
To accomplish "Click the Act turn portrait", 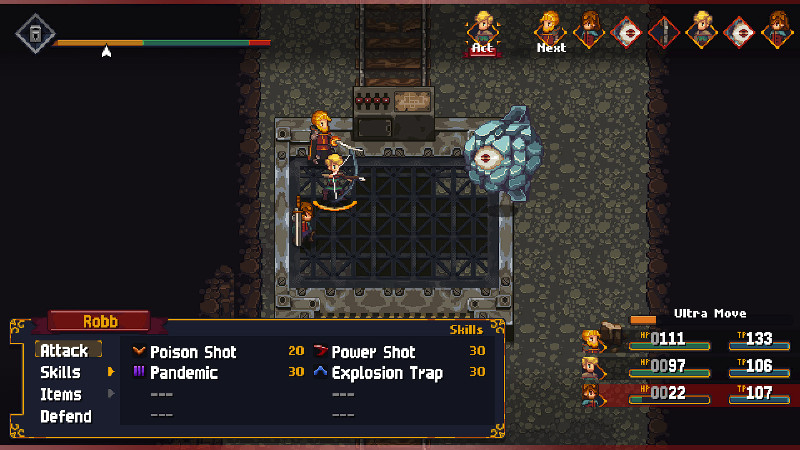I will pos(485,28).
